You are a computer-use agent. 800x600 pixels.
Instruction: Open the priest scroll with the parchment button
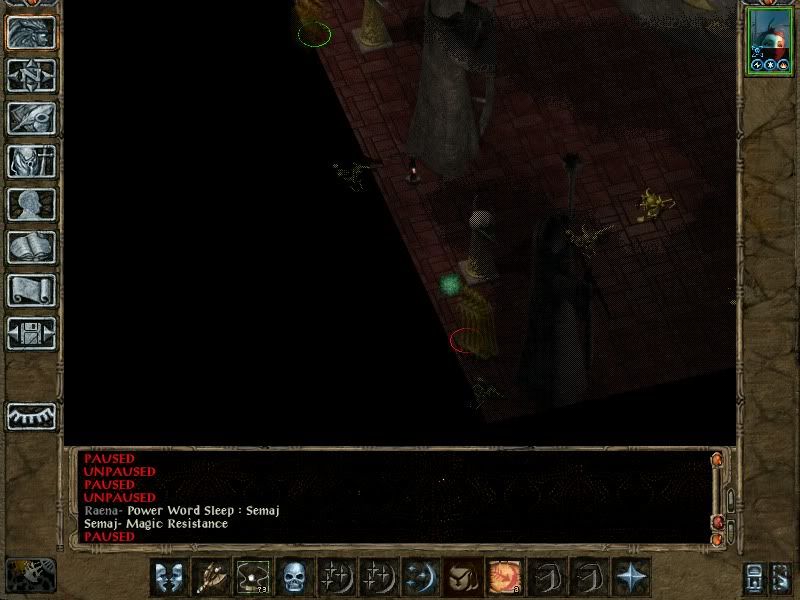31,290
